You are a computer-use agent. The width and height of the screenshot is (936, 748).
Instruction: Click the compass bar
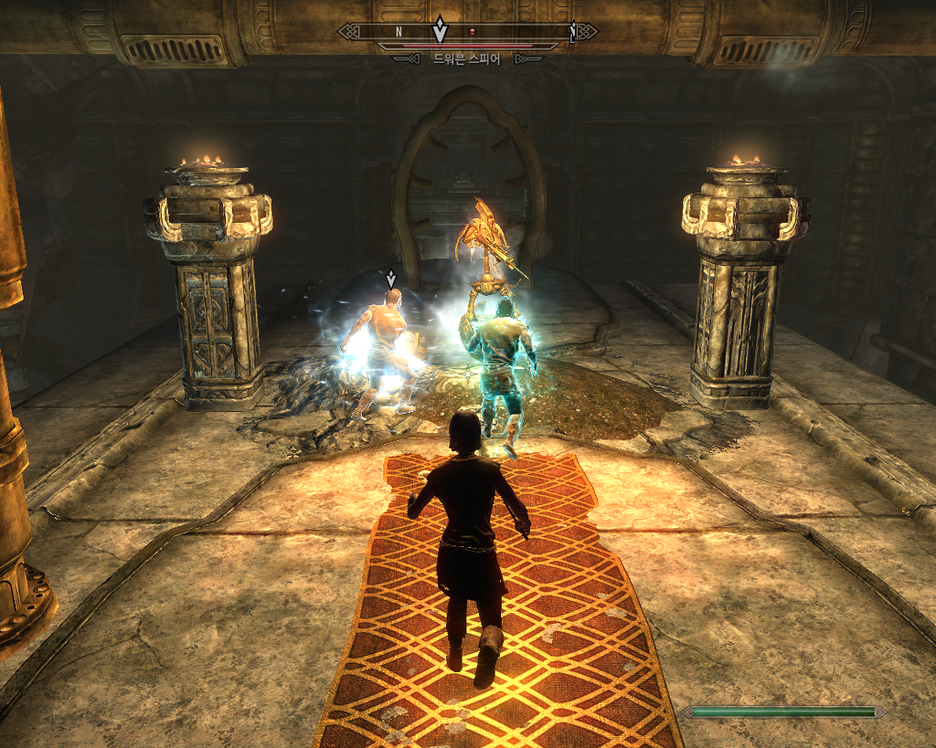467,32
